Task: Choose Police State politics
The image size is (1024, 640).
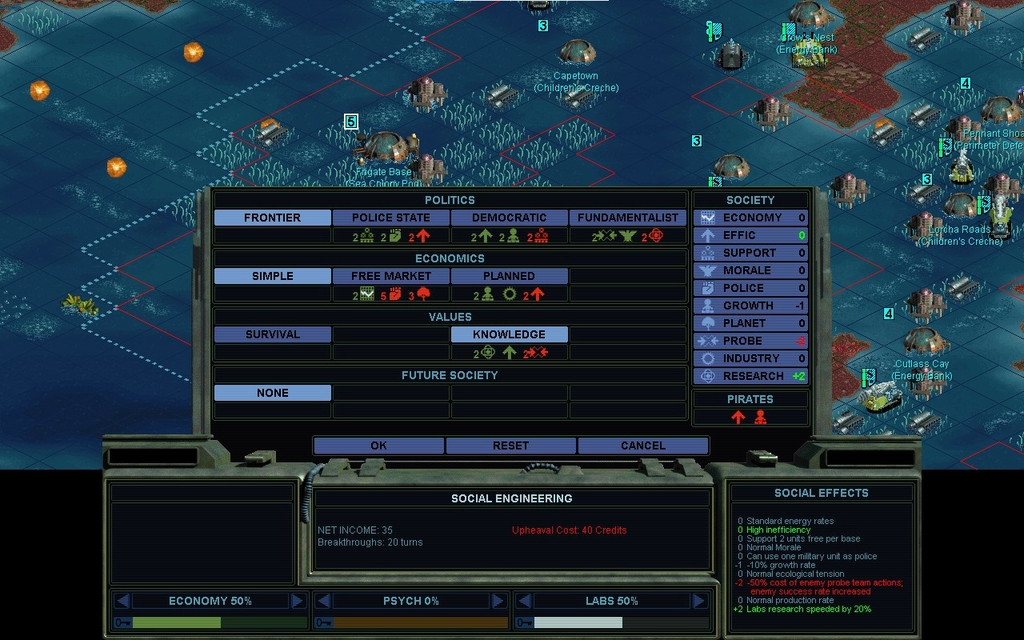Action: coord(391,218)
